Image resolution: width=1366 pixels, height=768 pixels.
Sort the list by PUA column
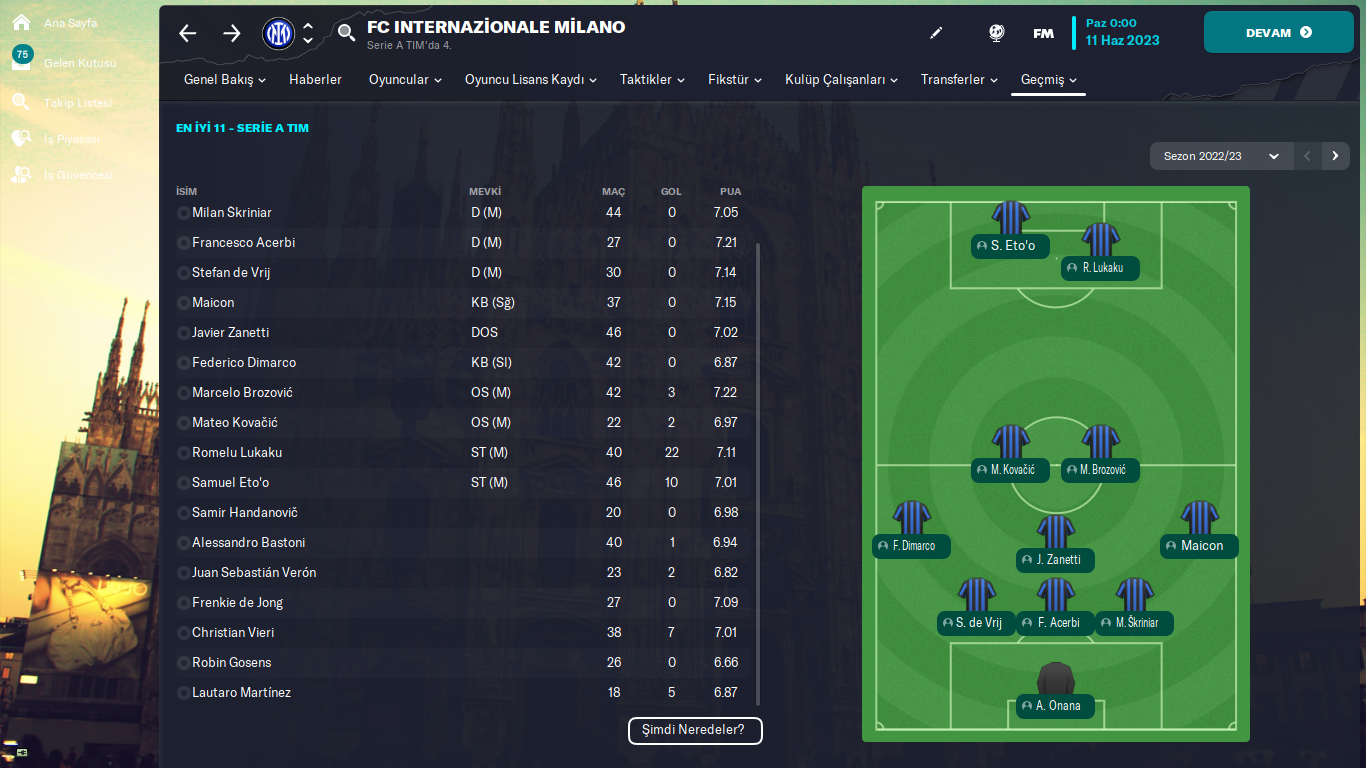point(730,191)
